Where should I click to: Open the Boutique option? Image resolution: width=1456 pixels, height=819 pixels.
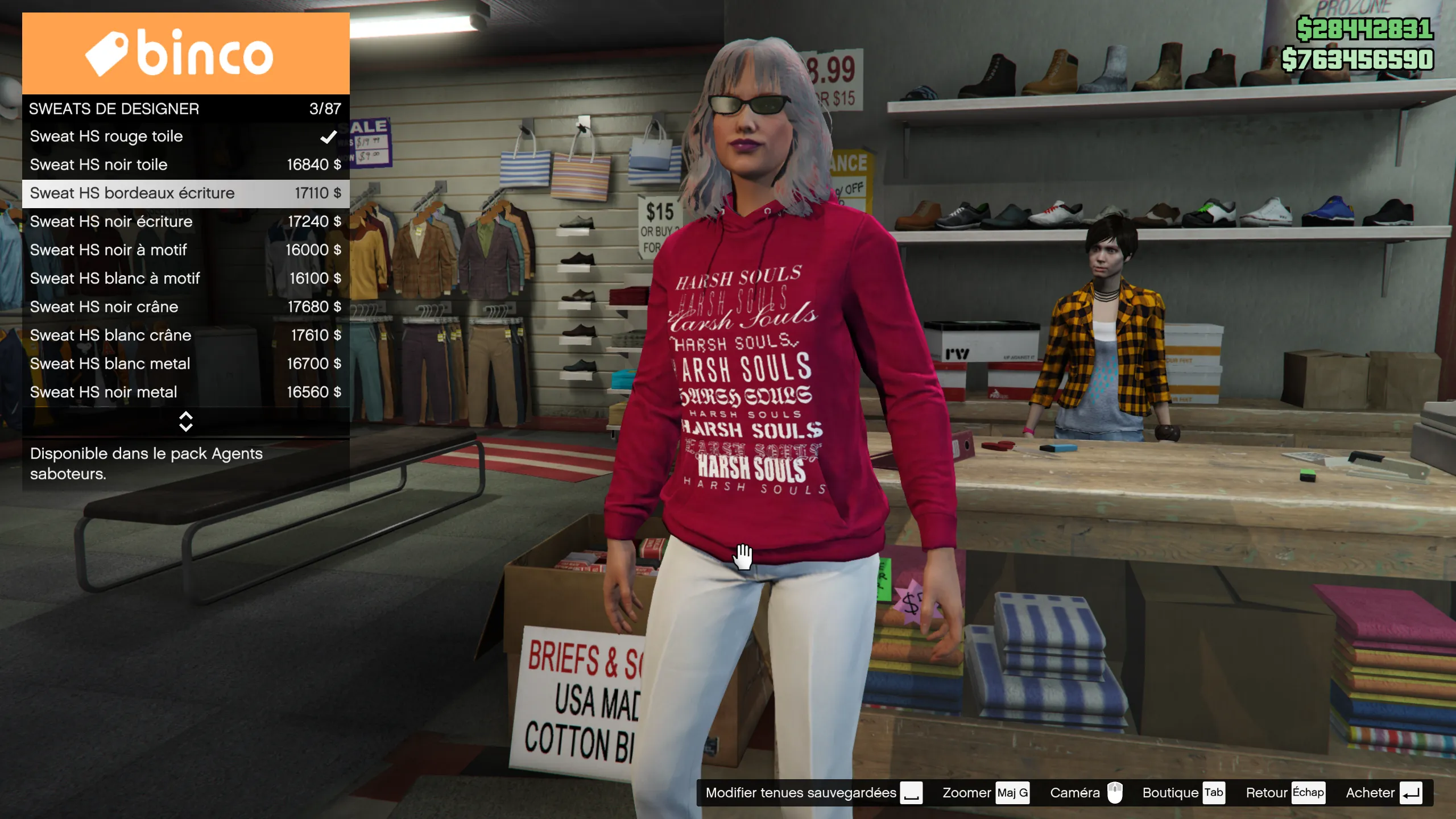(x=1182, y=793)
